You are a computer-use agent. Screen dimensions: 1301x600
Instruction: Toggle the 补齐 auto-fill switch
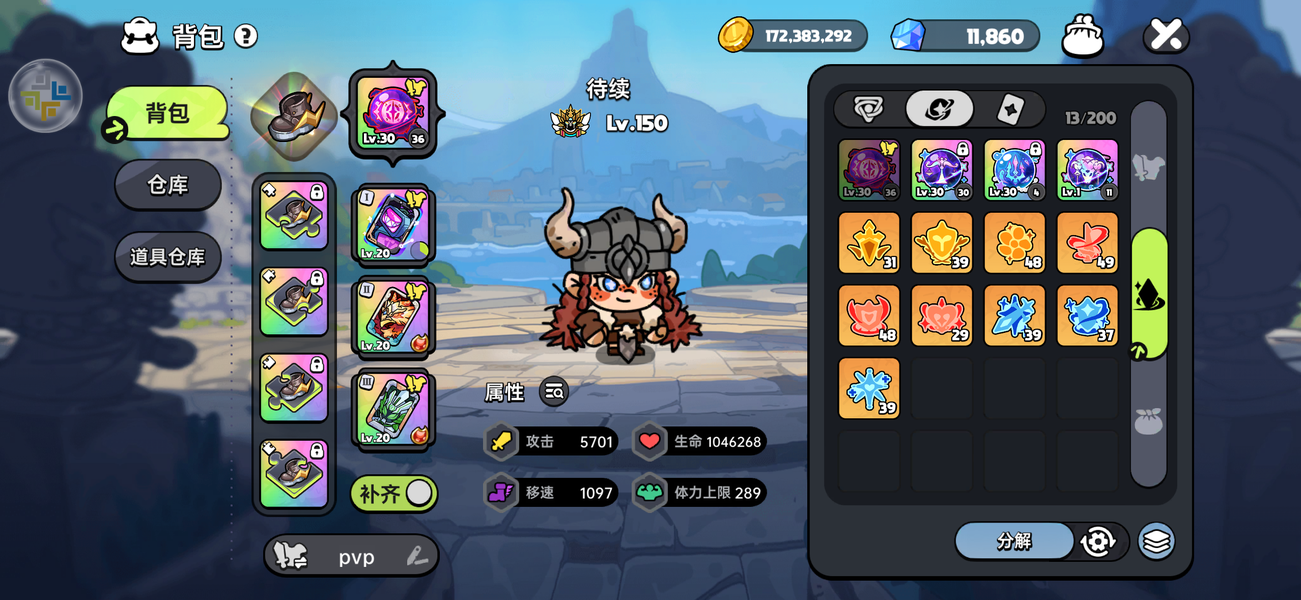[394, 493]
